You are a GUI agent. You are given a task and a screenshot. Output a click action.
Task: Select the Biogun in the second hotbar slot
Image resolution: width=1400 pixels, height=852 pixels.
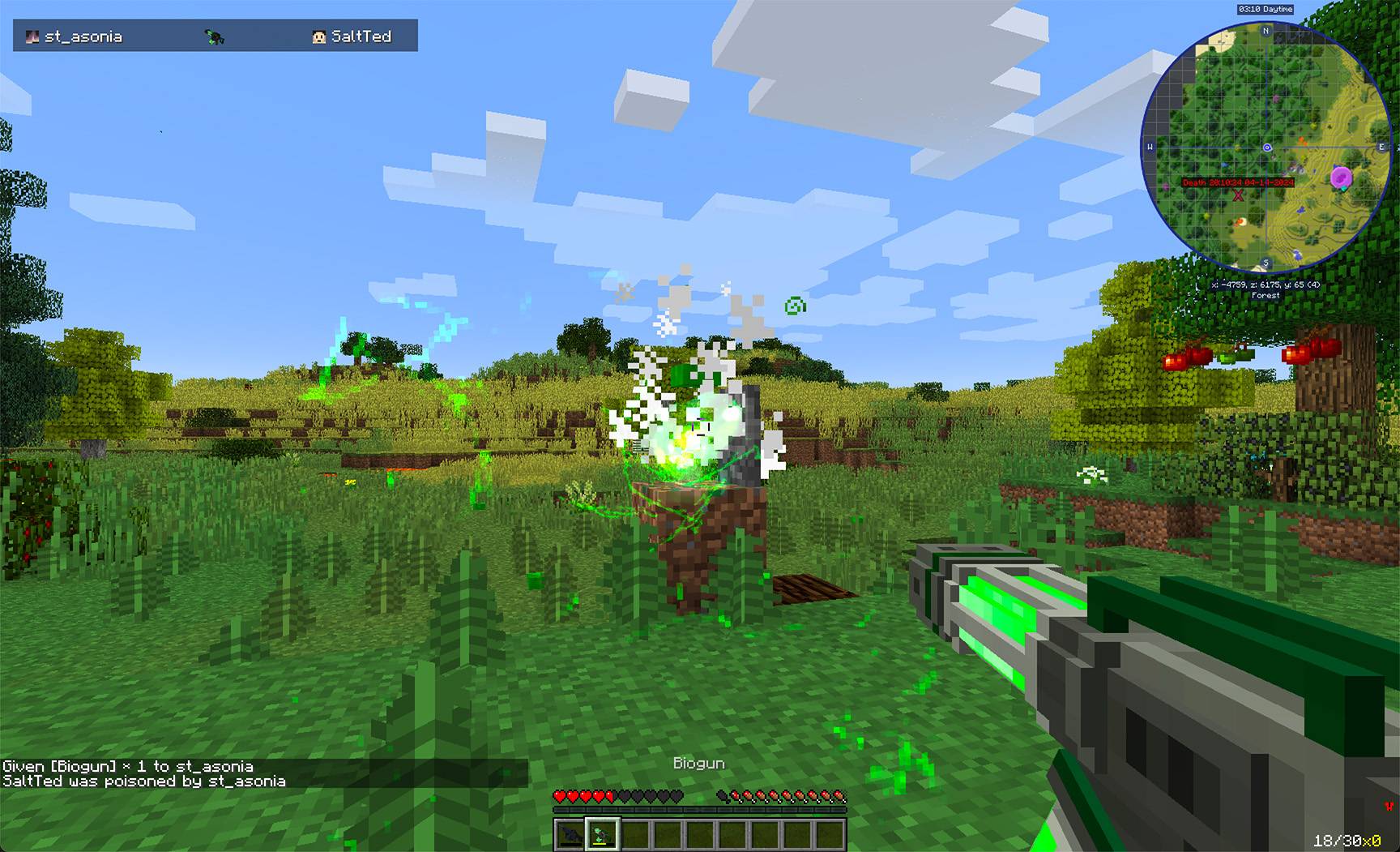[603, 833]
